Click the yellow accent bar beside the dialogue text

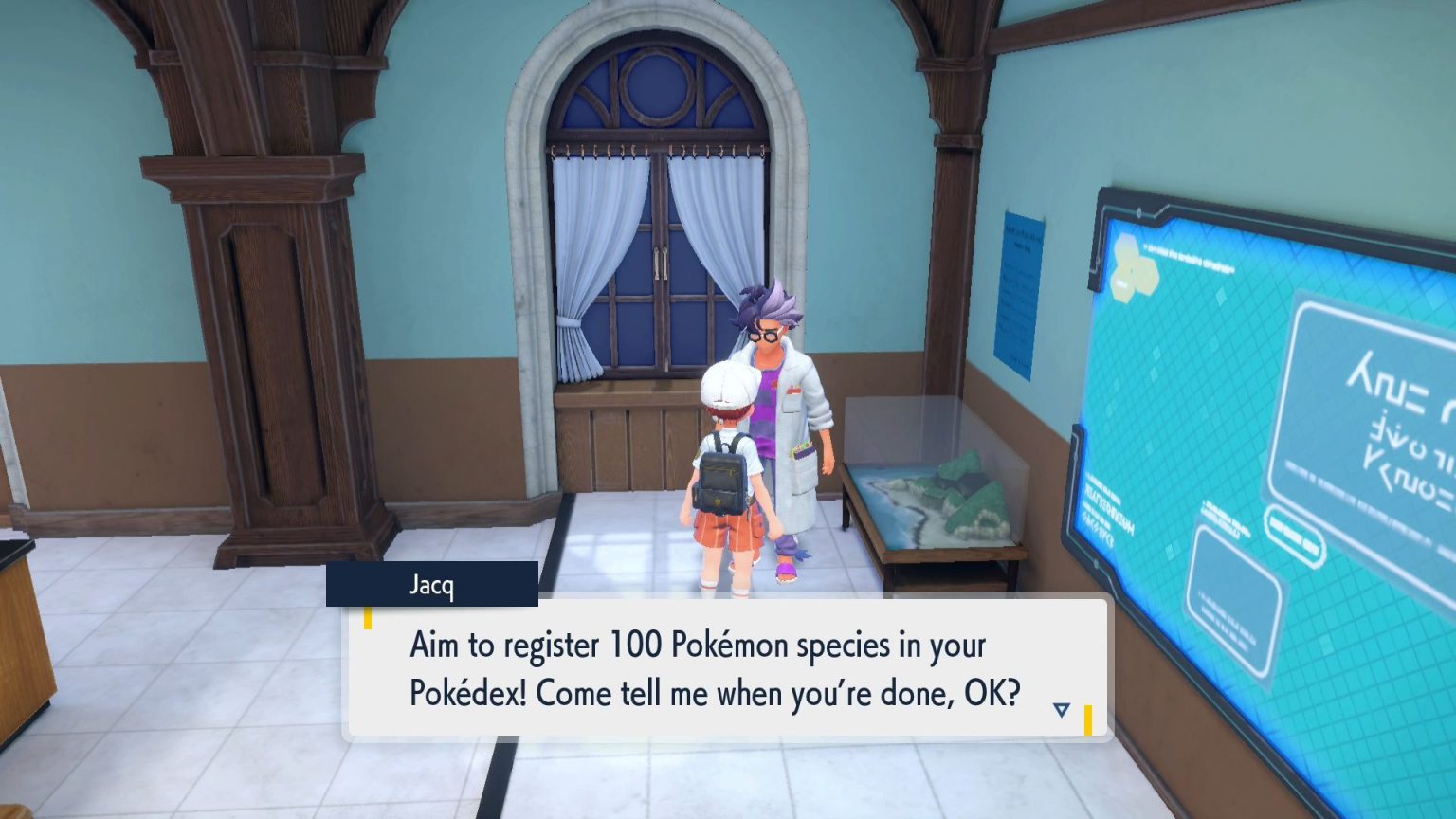(369, 621)
